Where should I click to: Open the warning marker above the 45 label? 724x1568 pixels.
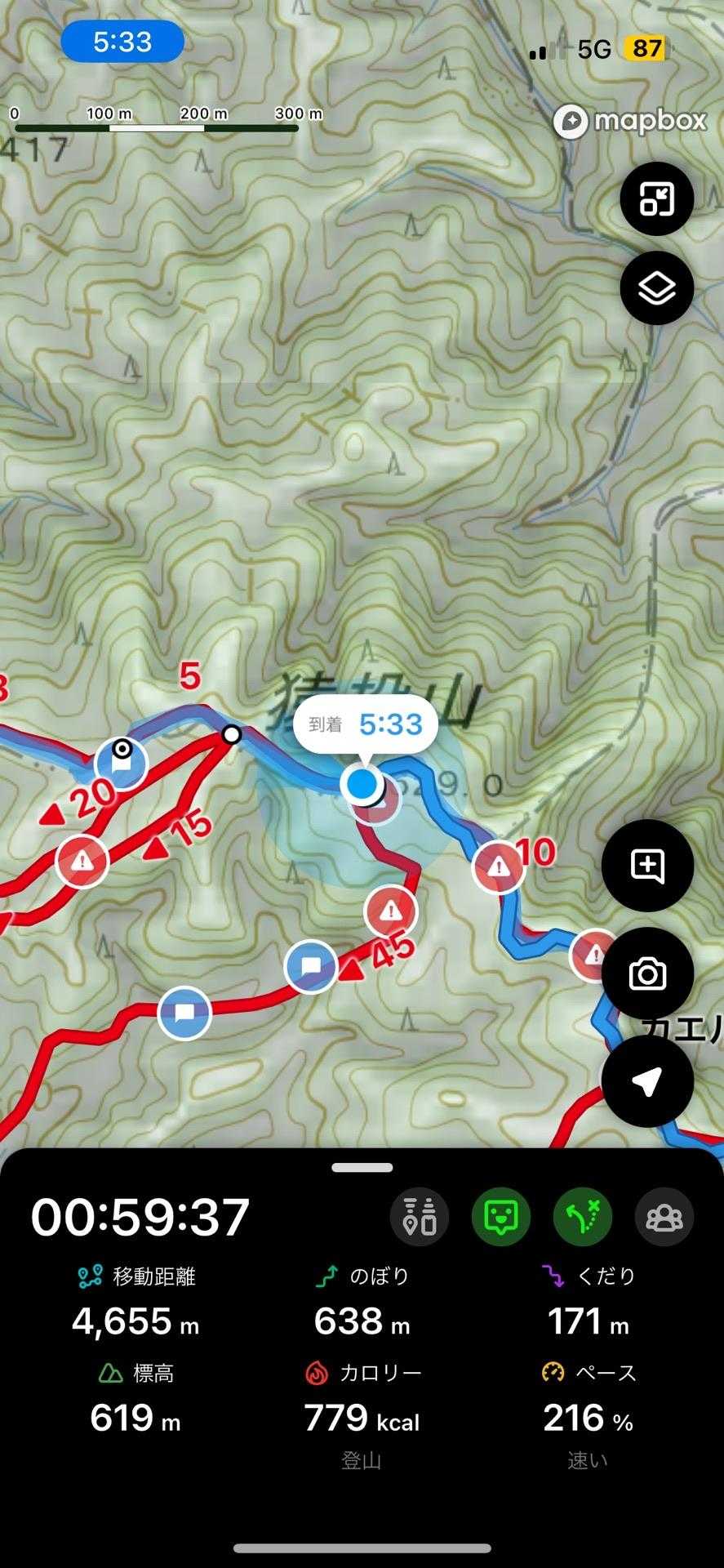[x=391, y=911]
